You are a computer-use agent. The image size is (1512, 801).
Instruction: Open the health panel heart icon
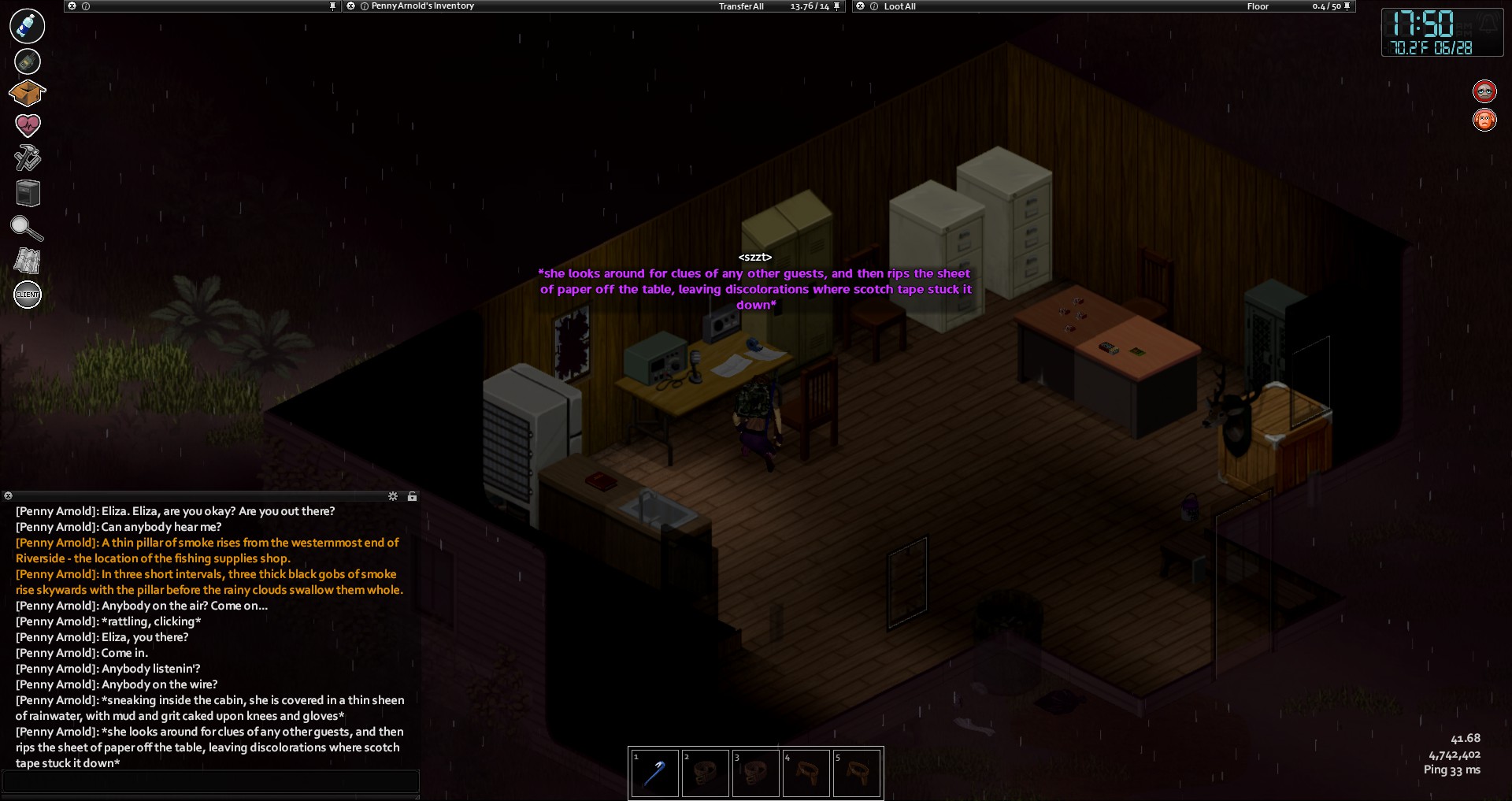coord(28,124)
